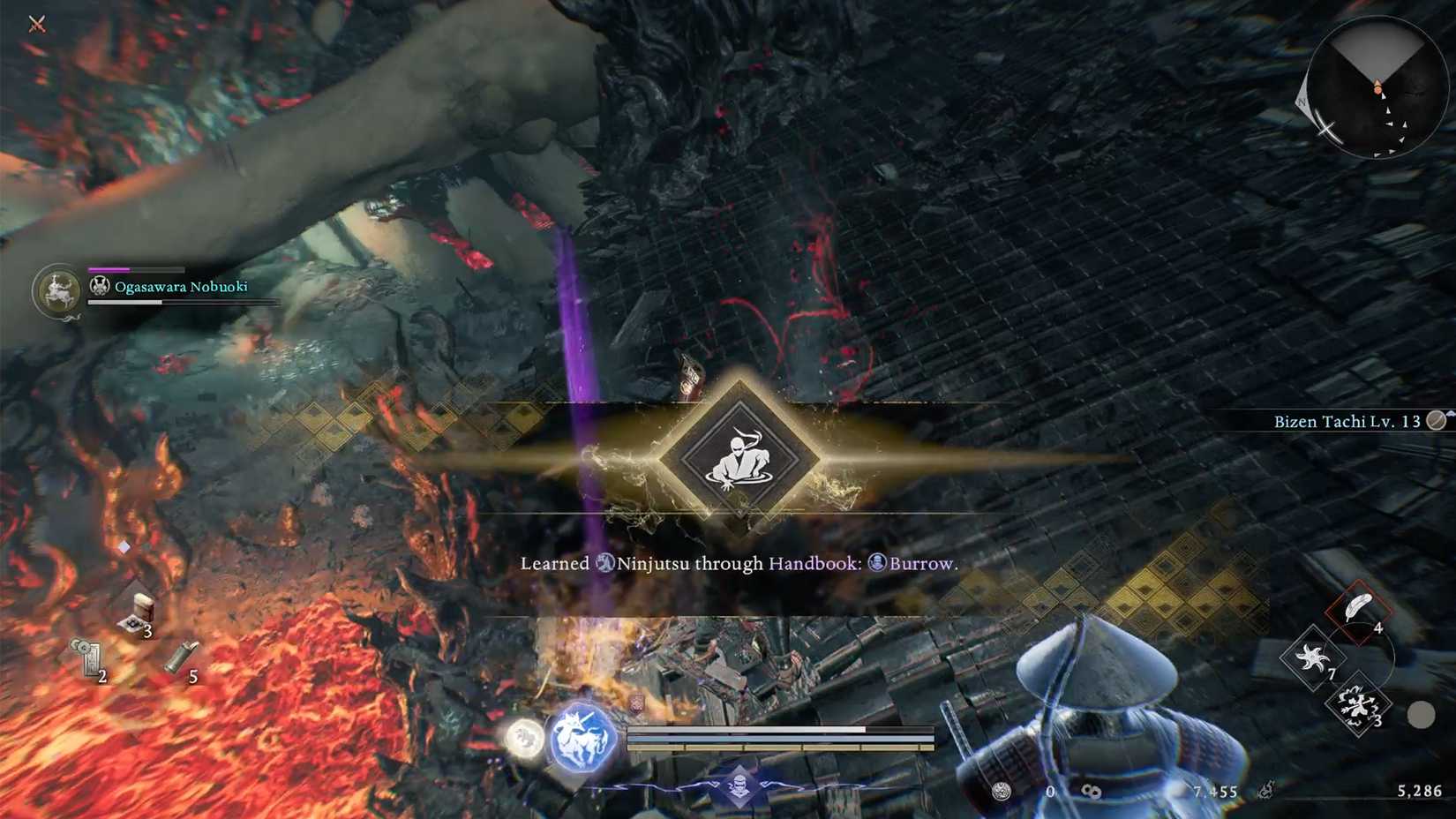1456x819 pixels.
Task: Click the shuriken quick item showing 7
Action: (1314, 658)
